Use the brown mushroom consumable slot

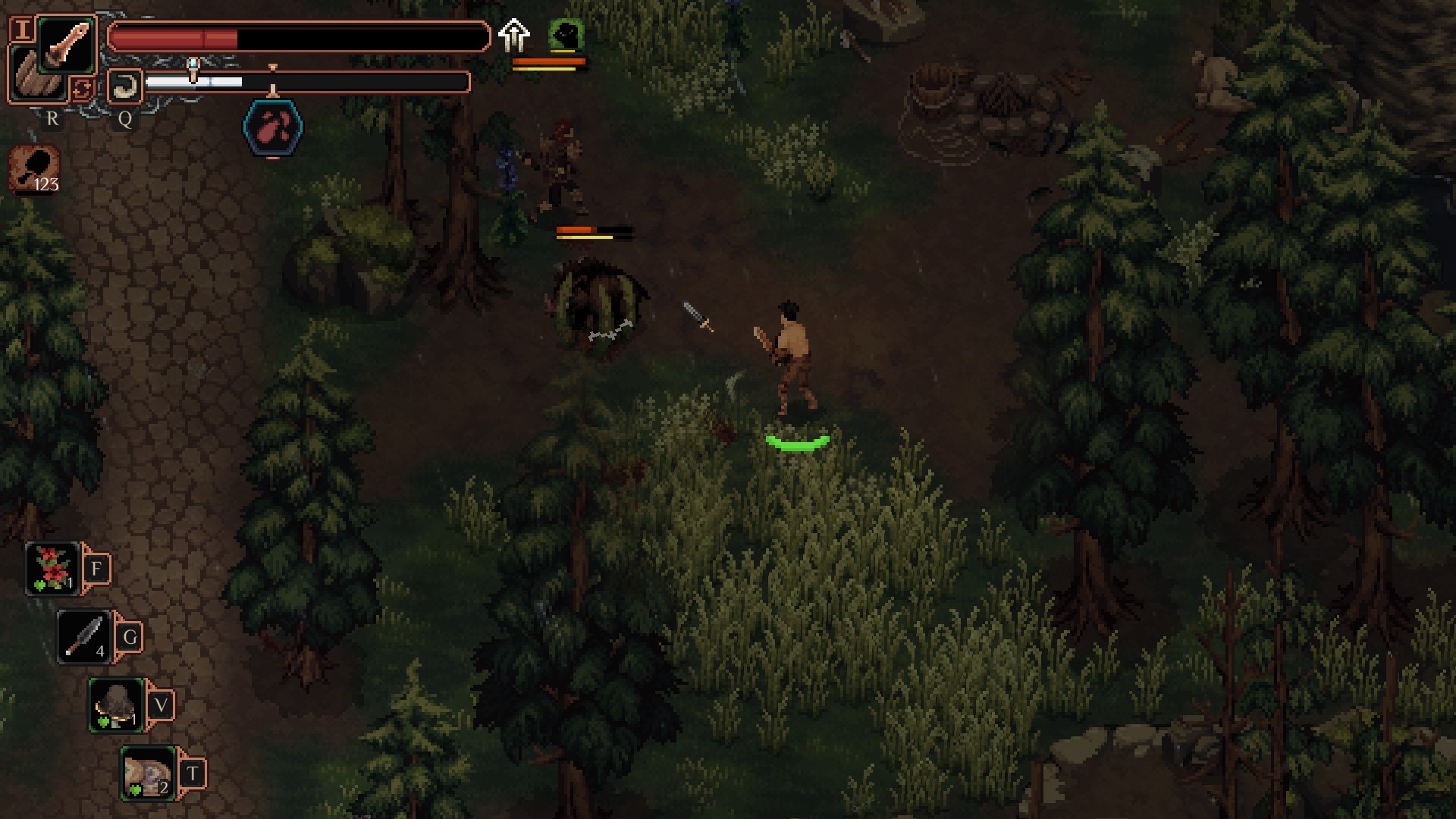coord(117,705)
